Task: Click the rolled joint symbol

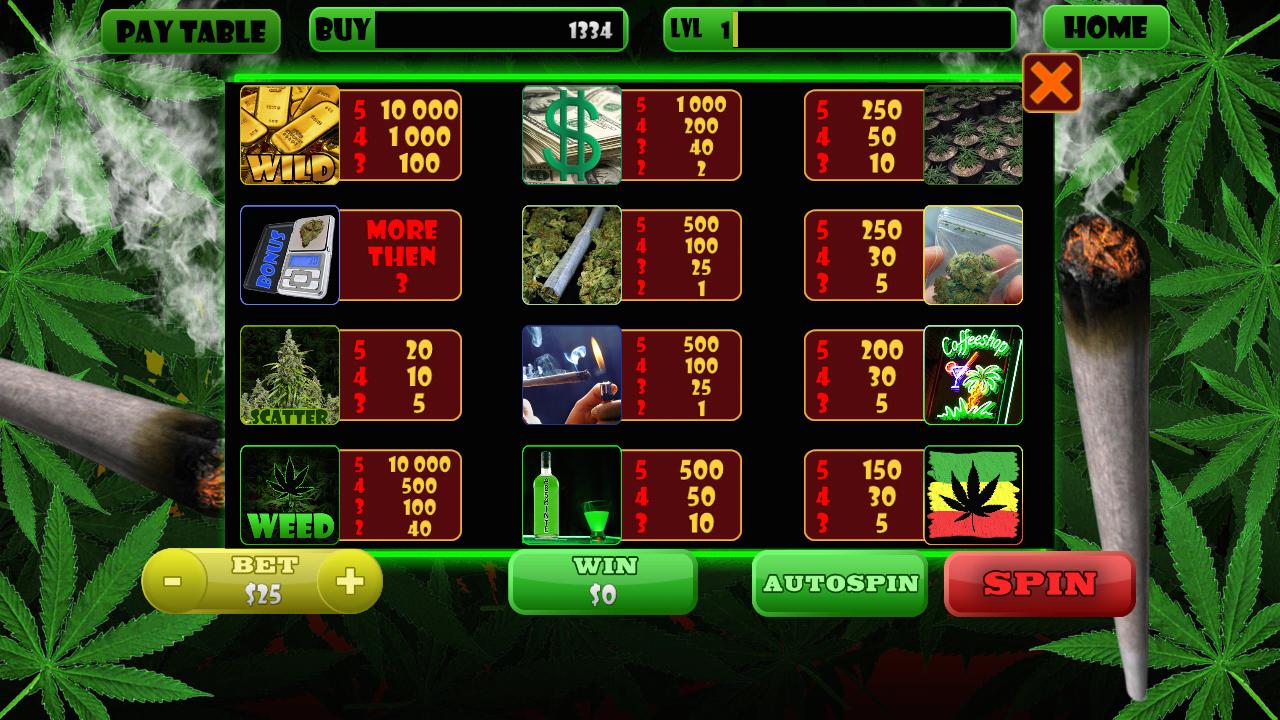Action: click(x=570, y=255)
